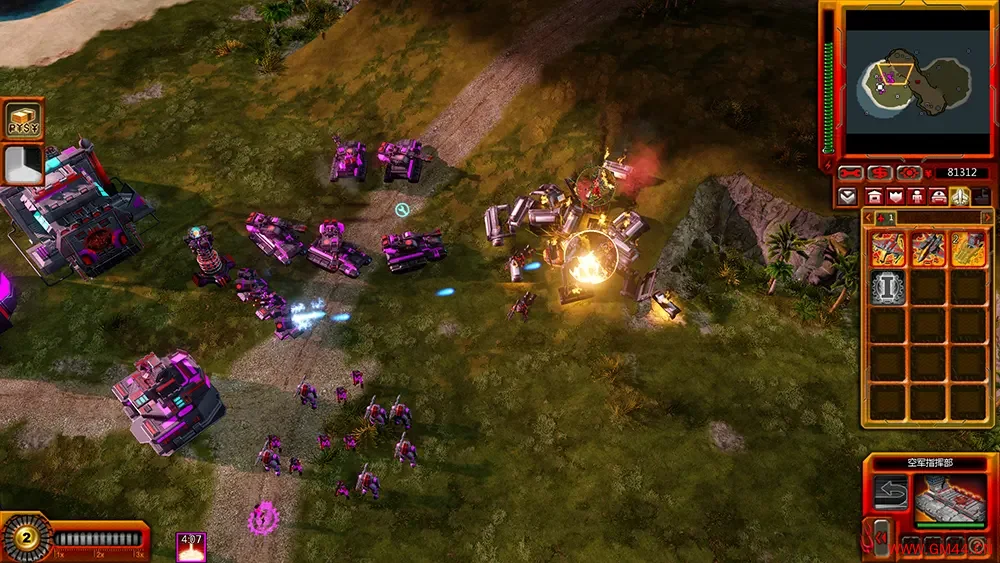Open the vehicles production tab
The width and height of the screenshot is (1000, 563).
[x=938, y=196]
